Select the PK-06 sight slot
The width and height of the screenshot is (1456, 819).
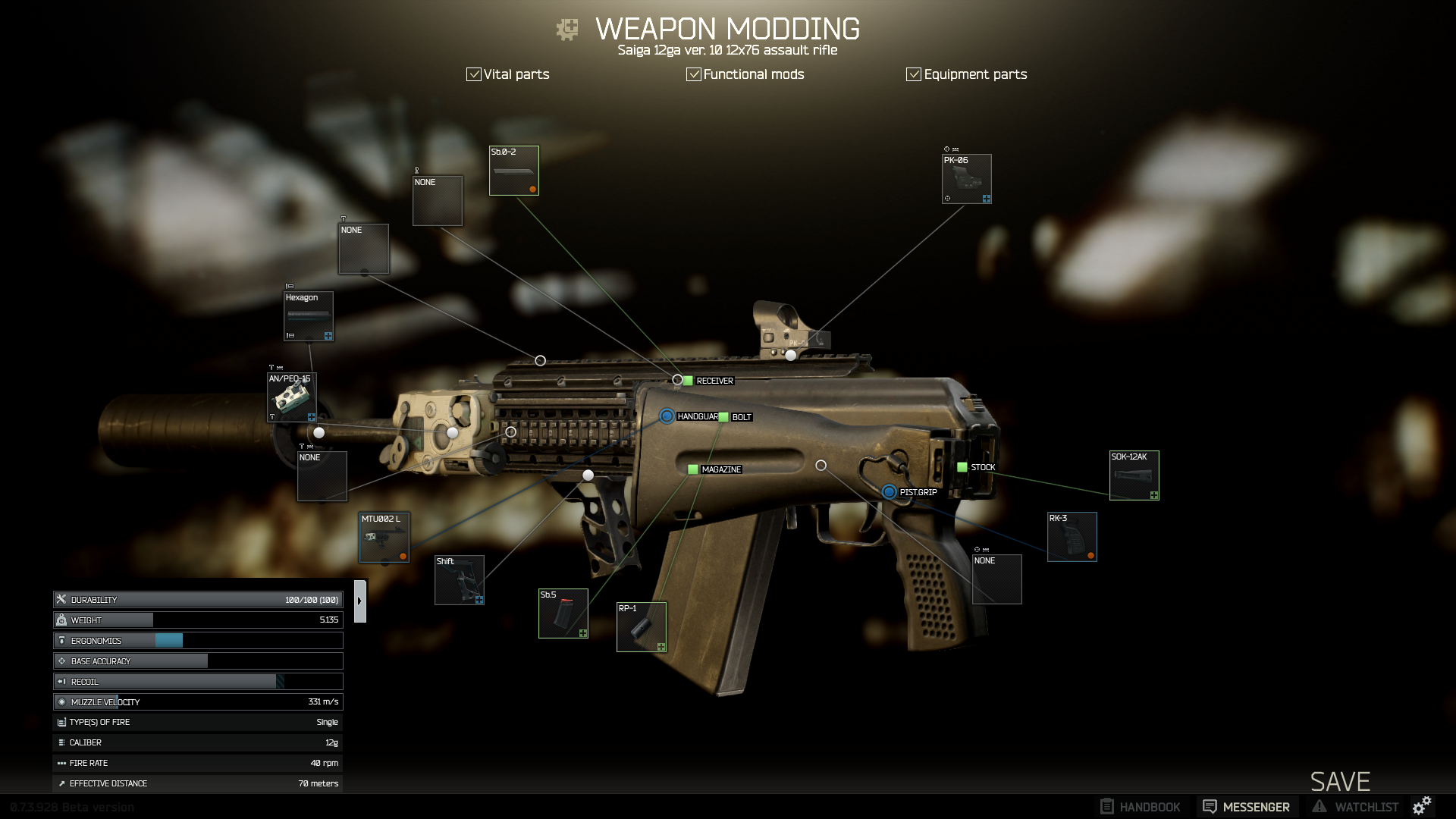click(967, 179)
